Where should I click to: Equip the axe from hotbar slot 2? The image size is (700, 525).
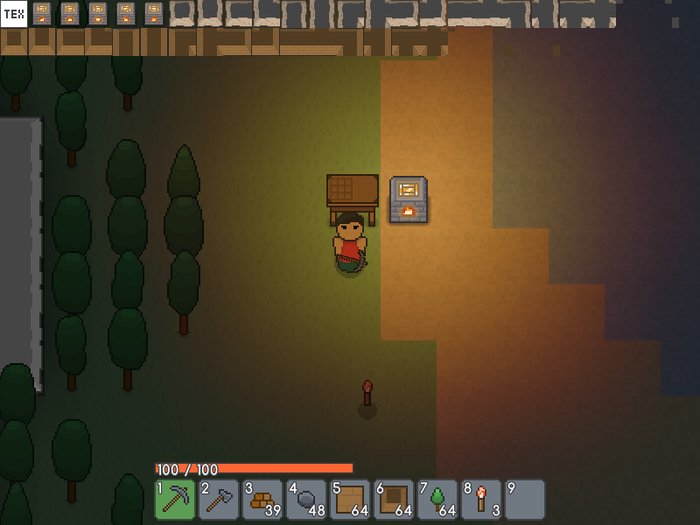point(219,499)
